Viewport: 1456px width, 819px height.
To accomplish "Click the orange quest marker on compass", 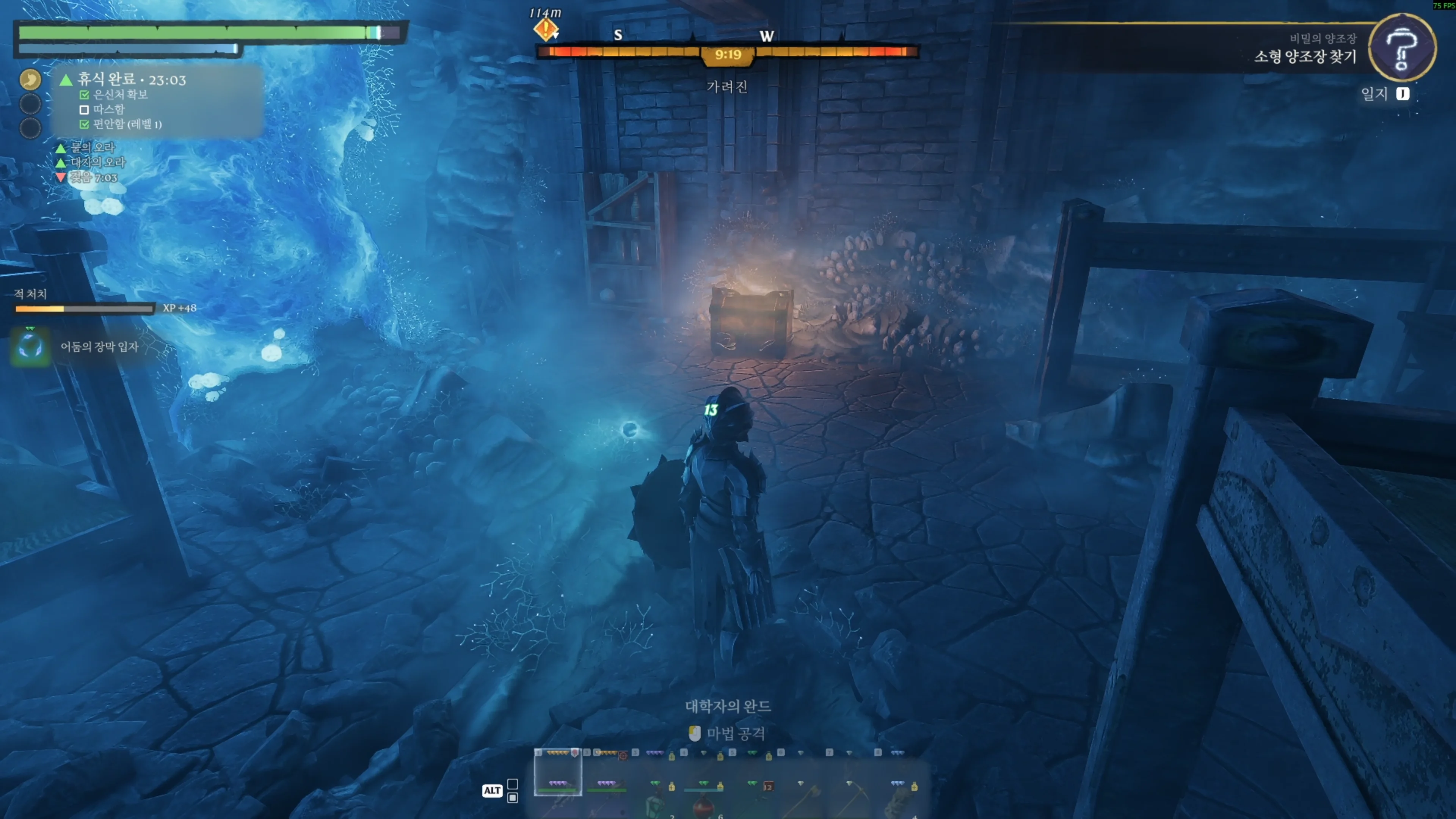I will pyautogui.click(x=546, y=29).
